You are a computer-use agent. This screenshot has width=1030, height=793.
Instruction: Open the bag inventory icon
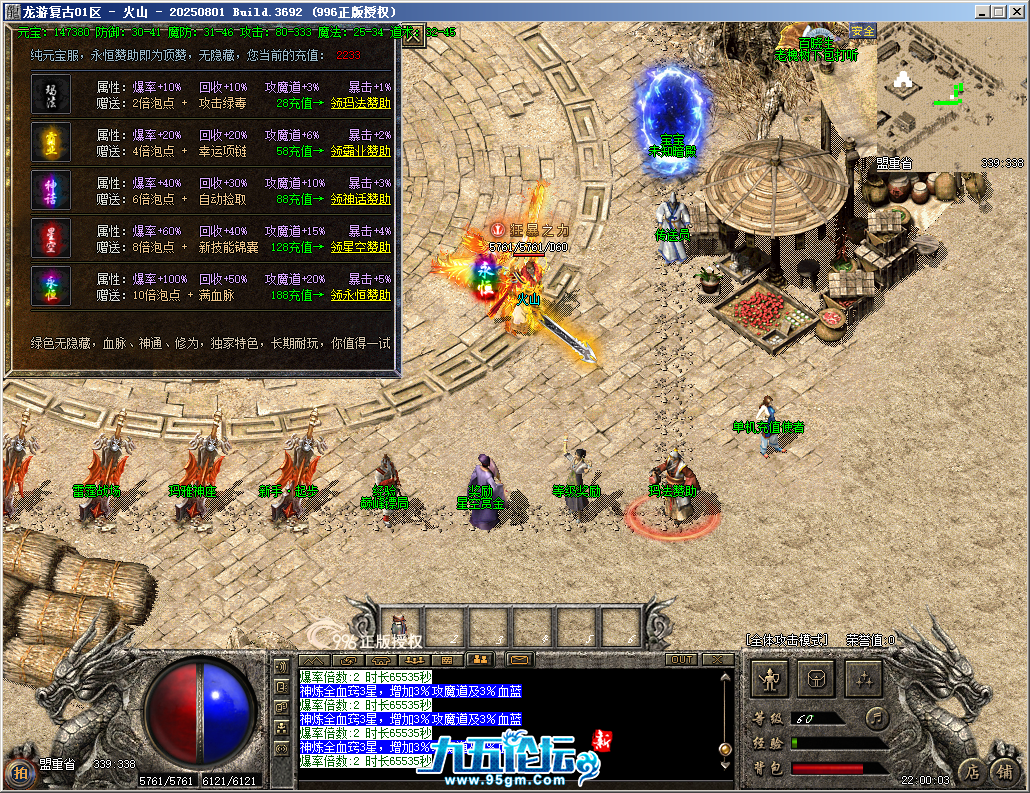817,678
